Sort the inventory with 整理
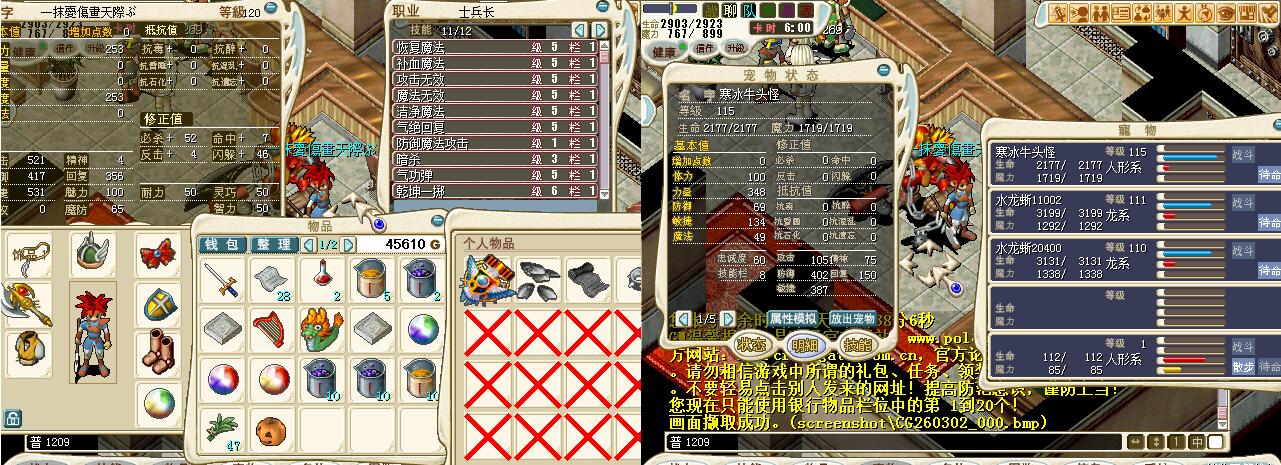Image resolution: width=1281 pixels, height=465 pixels. 272,245
